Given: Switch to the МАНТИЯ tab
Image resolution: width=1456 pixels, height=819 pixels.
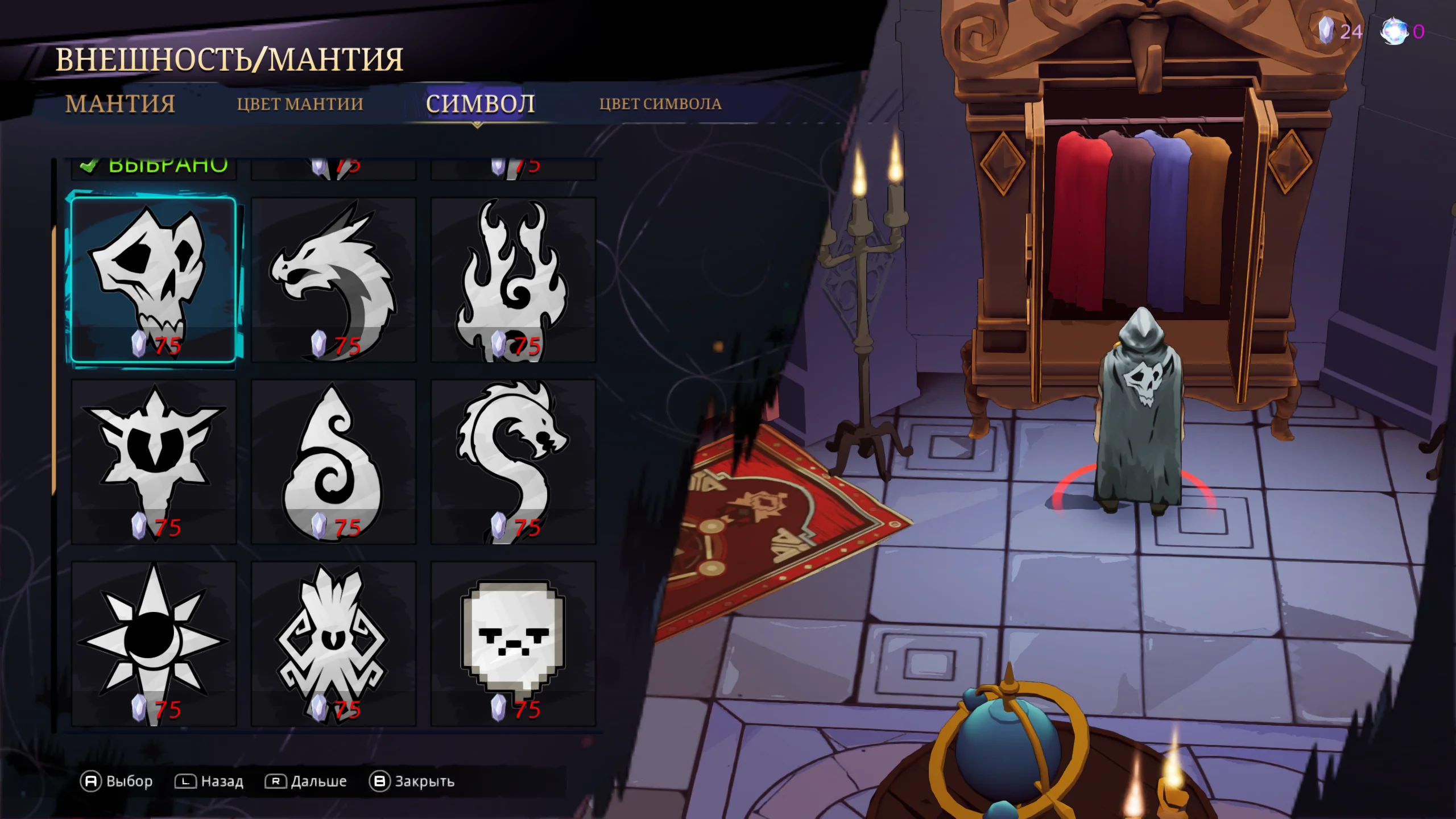Looking at the screenshot, I should (120, 104).
